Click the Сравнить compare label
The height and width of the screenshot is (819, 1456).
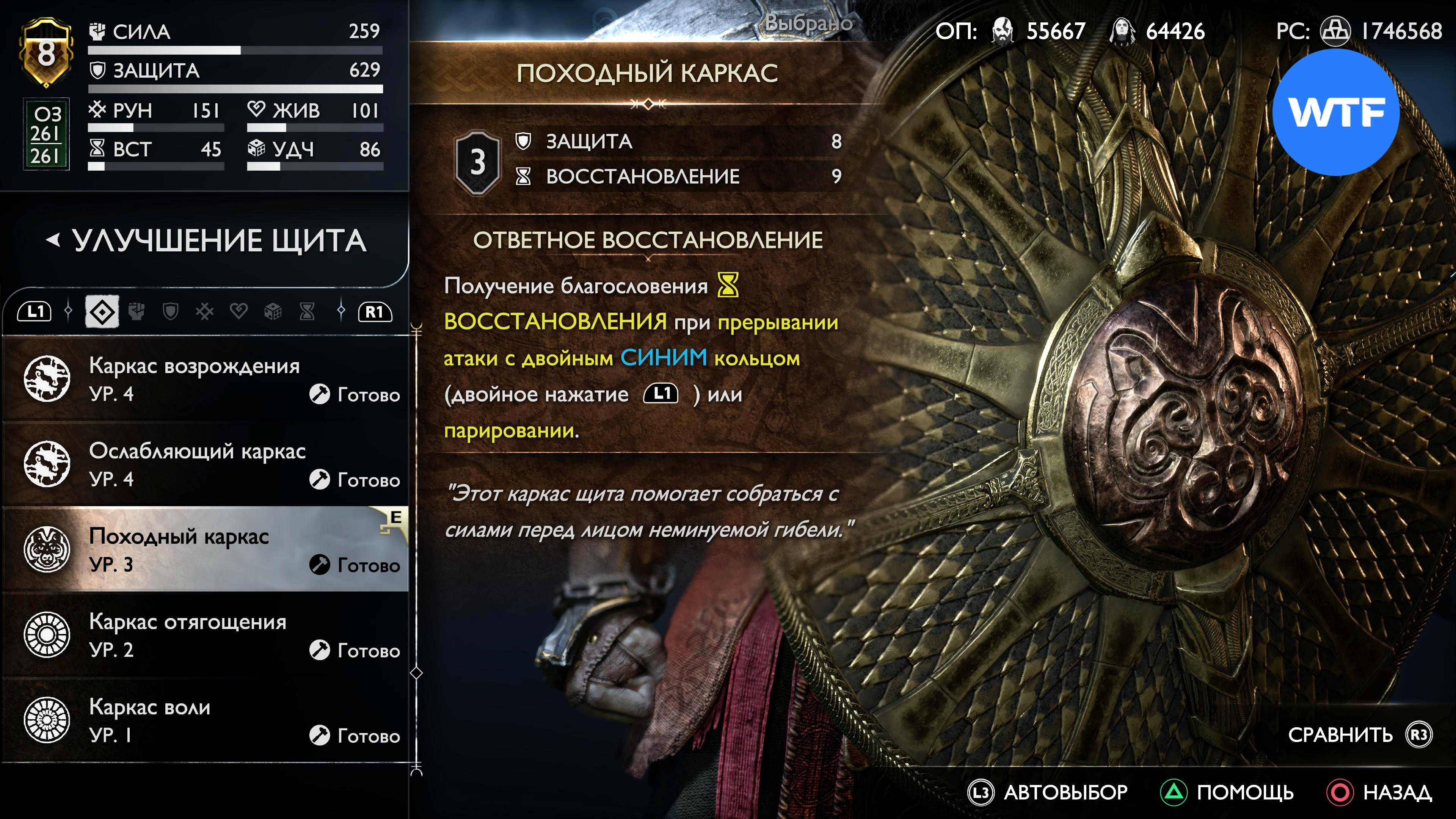(x=1340, y=735)
